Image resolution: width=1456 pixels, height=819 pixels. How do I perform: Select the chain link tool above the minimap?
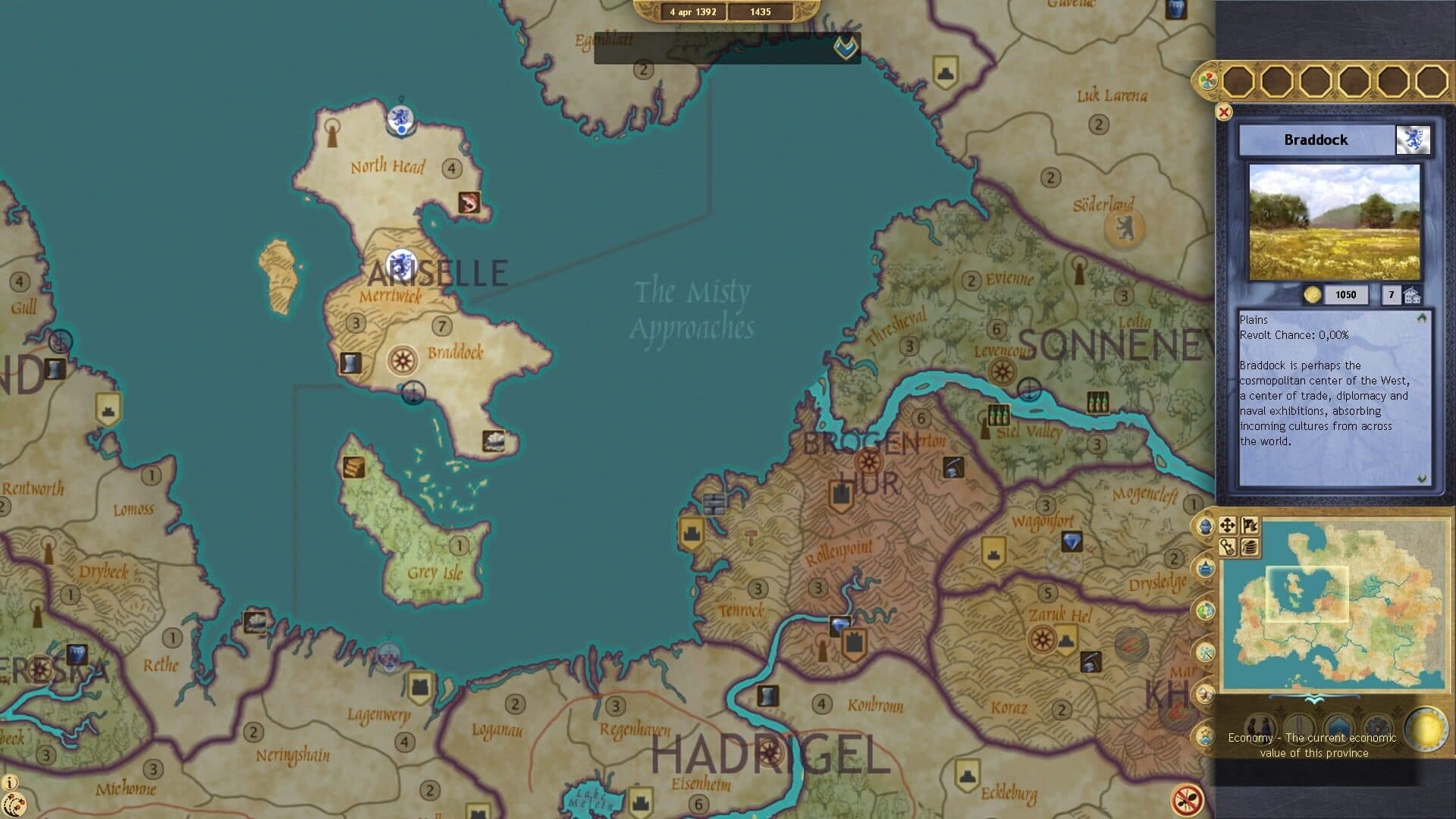click(x=1228, y=547)
